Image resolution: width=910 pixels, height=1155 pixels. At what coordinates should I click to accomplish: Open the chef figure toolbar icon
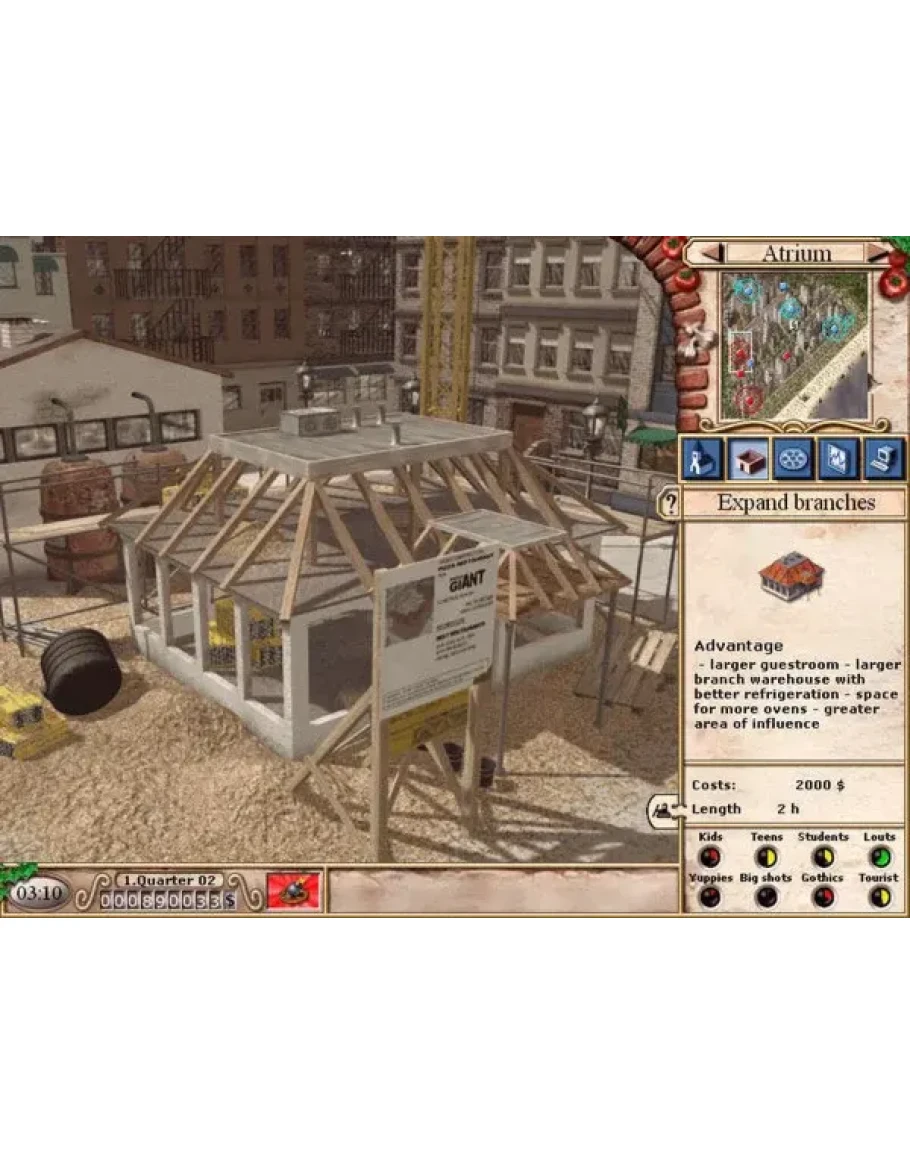[702, 459]
